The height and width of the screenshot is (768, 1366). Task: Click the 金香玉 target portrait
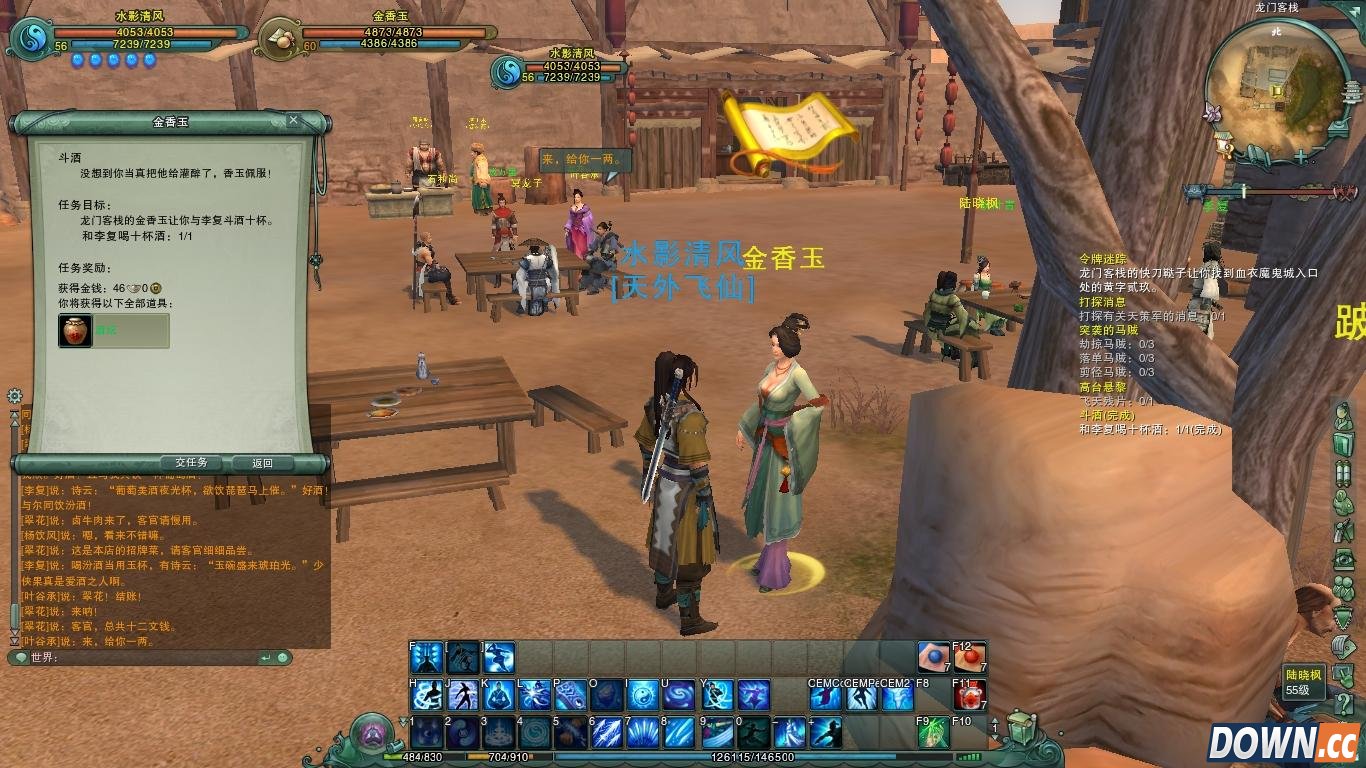281,39
